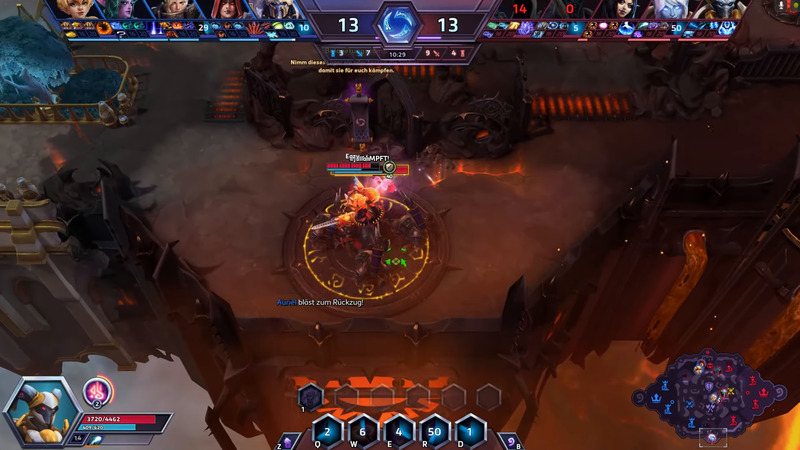The image size is (800, 450).
Task: Select the first active item slot
Action: (x=310, y=397)
